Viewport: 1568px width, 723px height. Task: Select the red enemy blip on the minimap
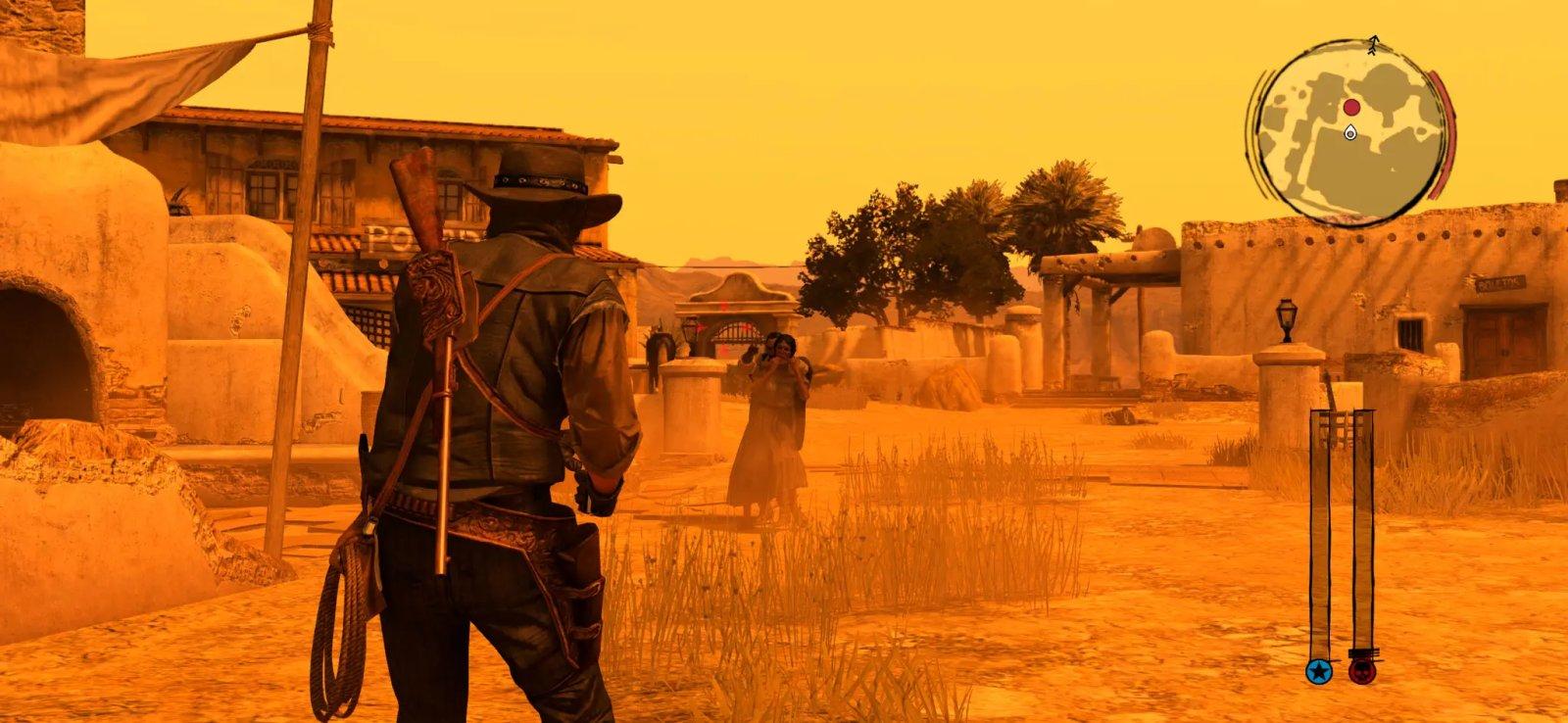(x=1351, y=106)
